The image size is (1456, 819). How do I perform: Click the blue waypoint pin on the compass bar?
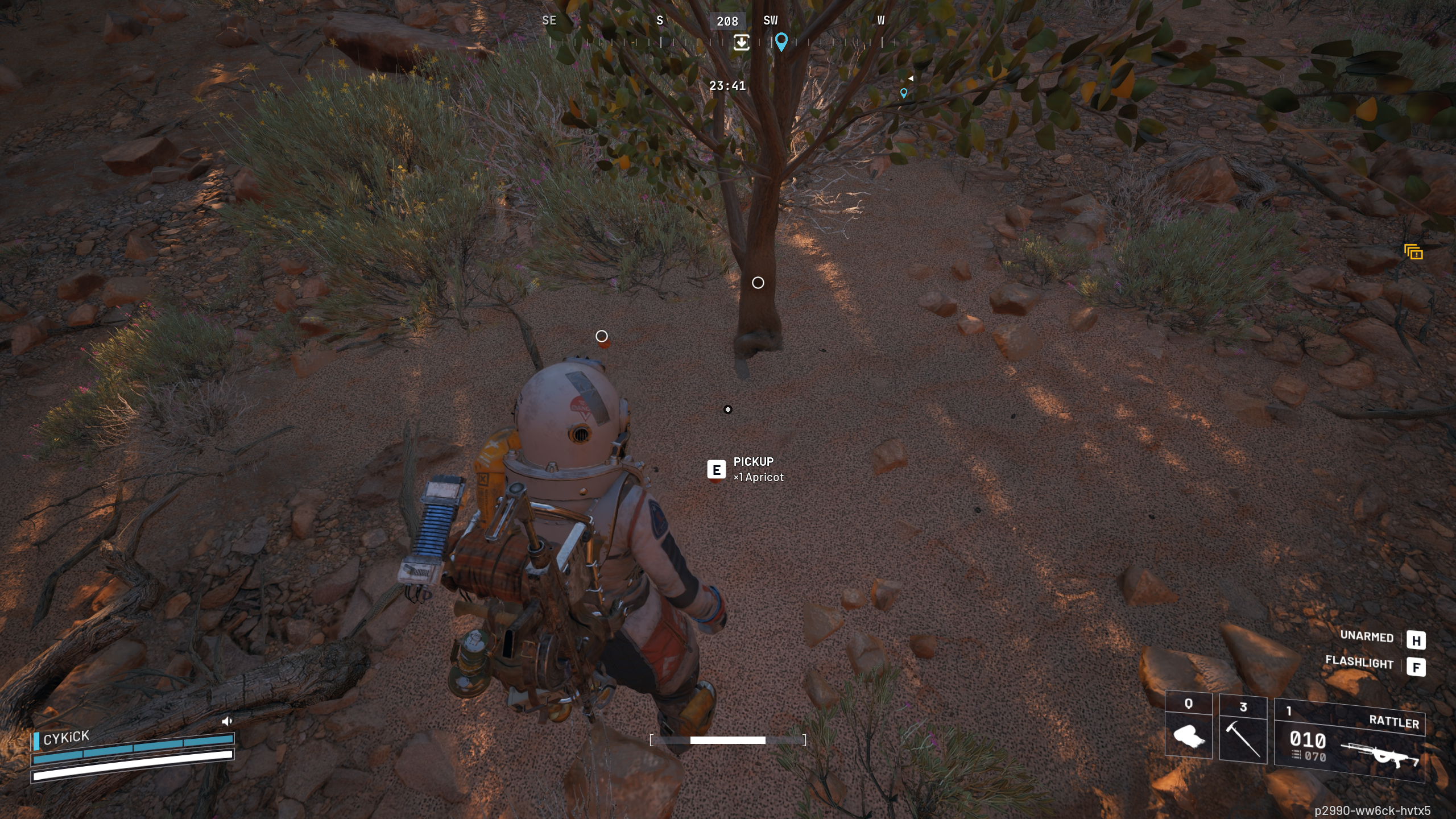coord(782,42)
